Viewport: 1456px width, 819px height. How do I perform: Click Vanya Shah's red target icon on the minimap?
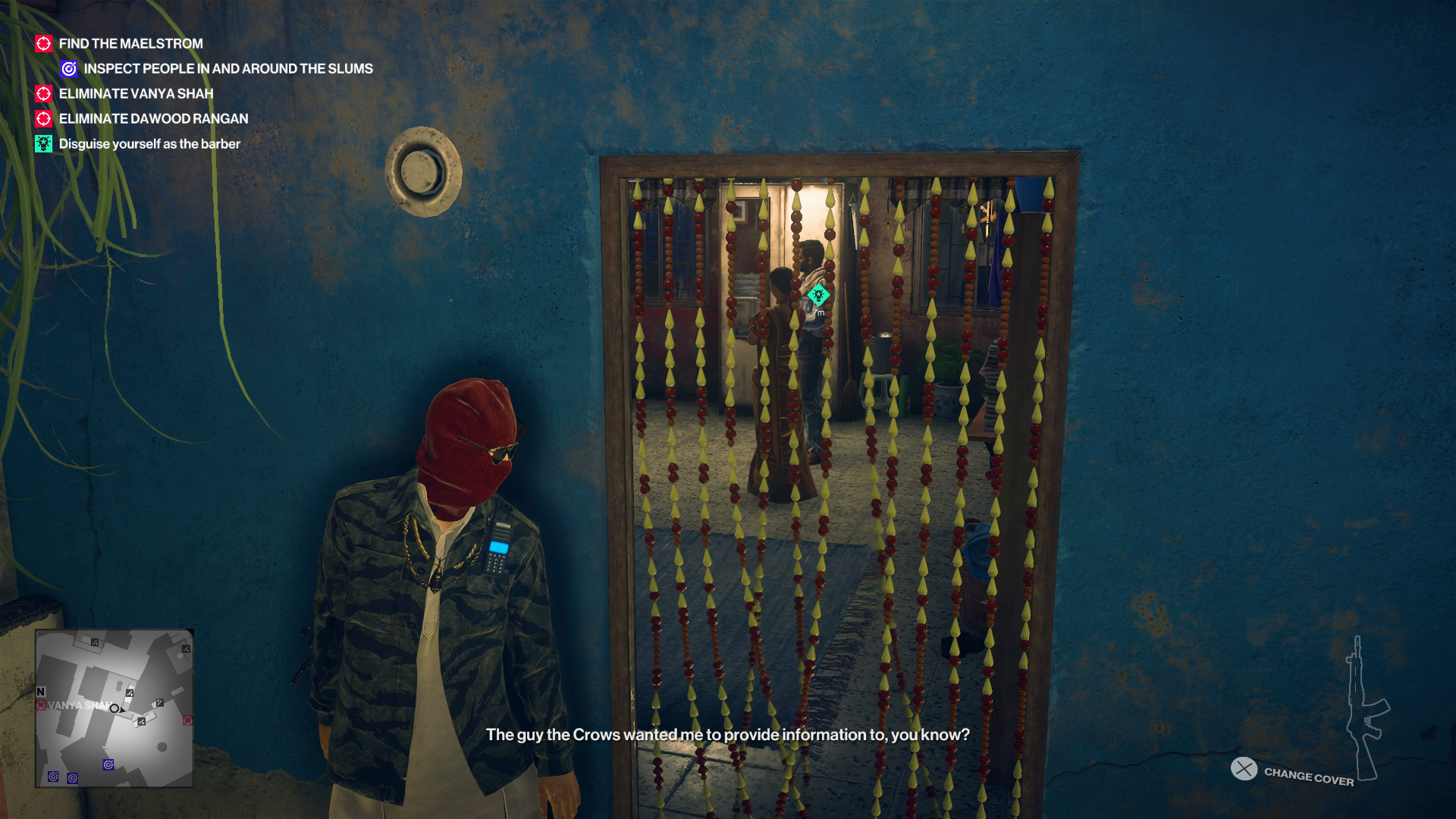pyautogui.click(x=40, y=704)
